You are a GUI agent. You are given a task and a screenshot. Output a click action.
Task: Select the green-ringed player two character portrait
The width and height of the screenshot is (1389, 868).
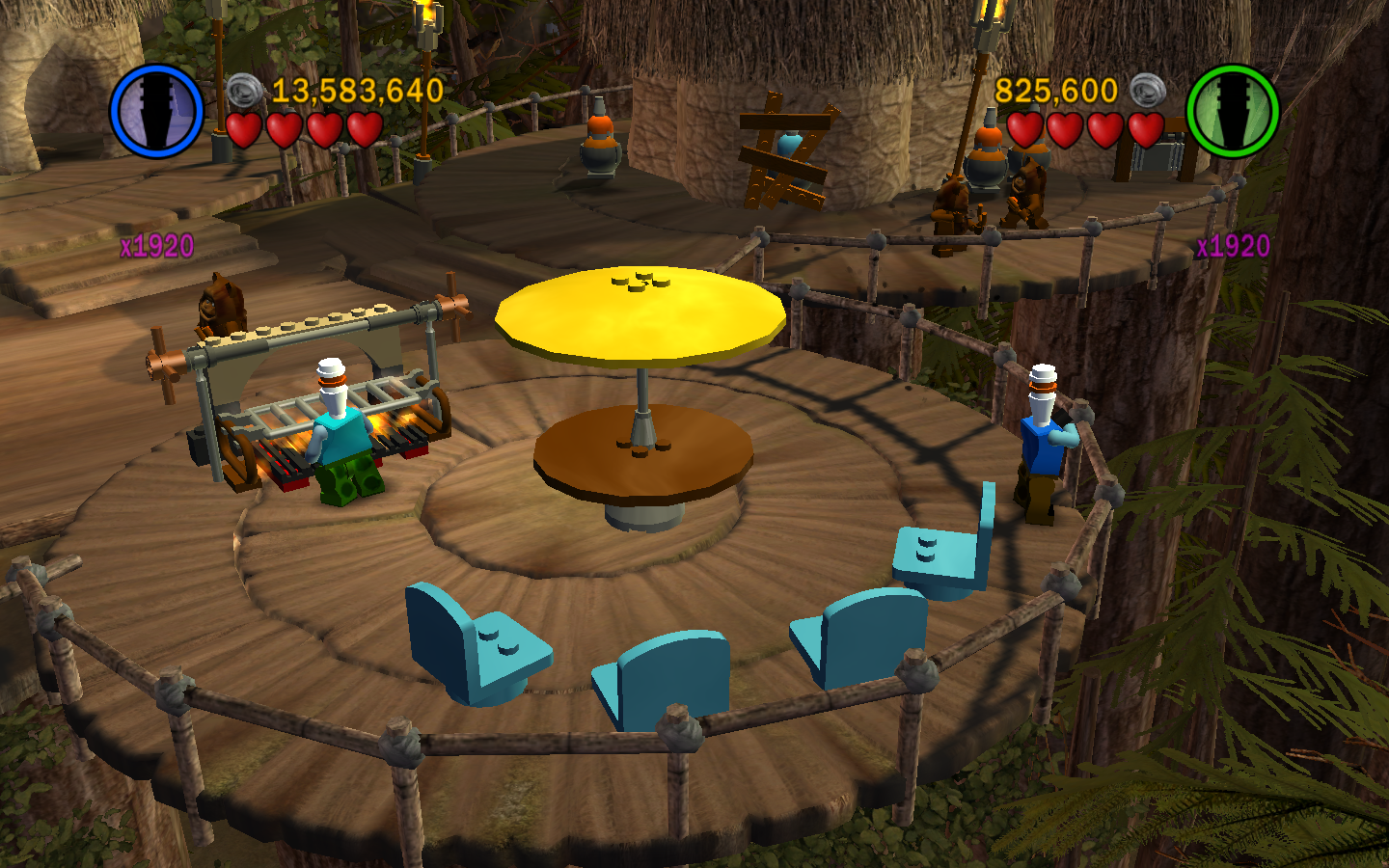pos(1232,111)
